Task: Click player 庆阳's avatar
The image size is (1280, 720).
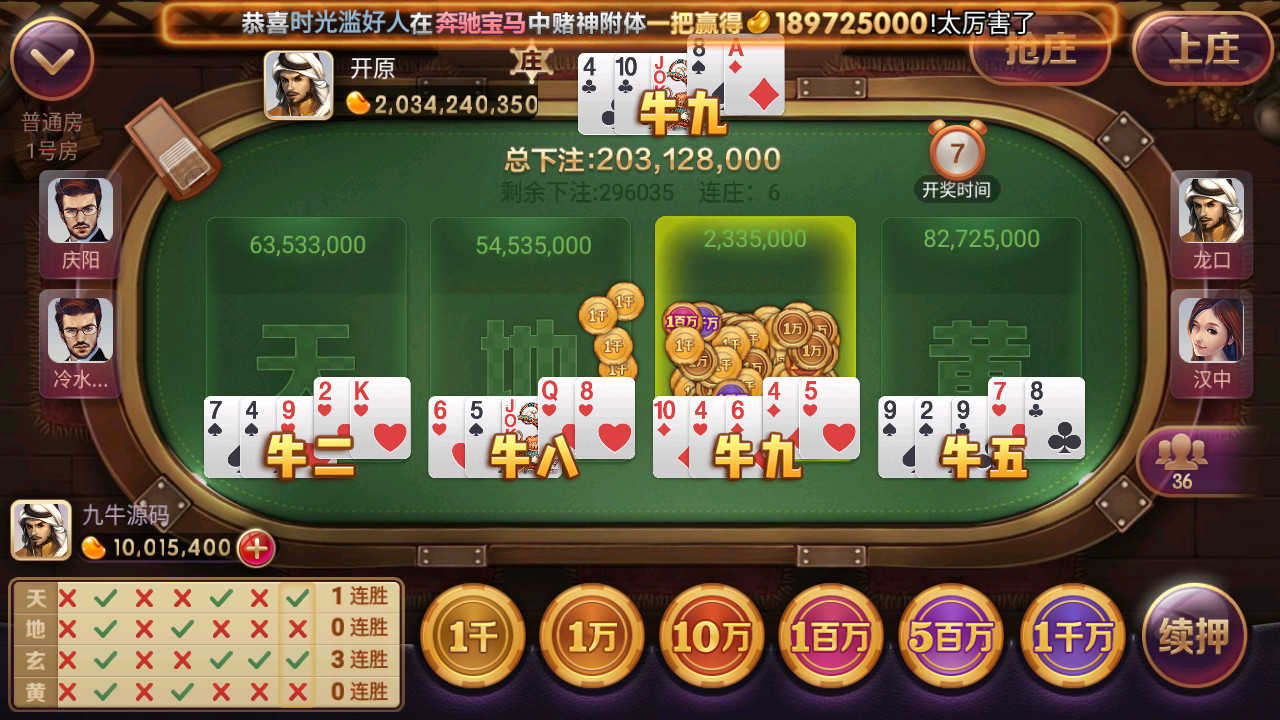Action: tap(79, 213)
